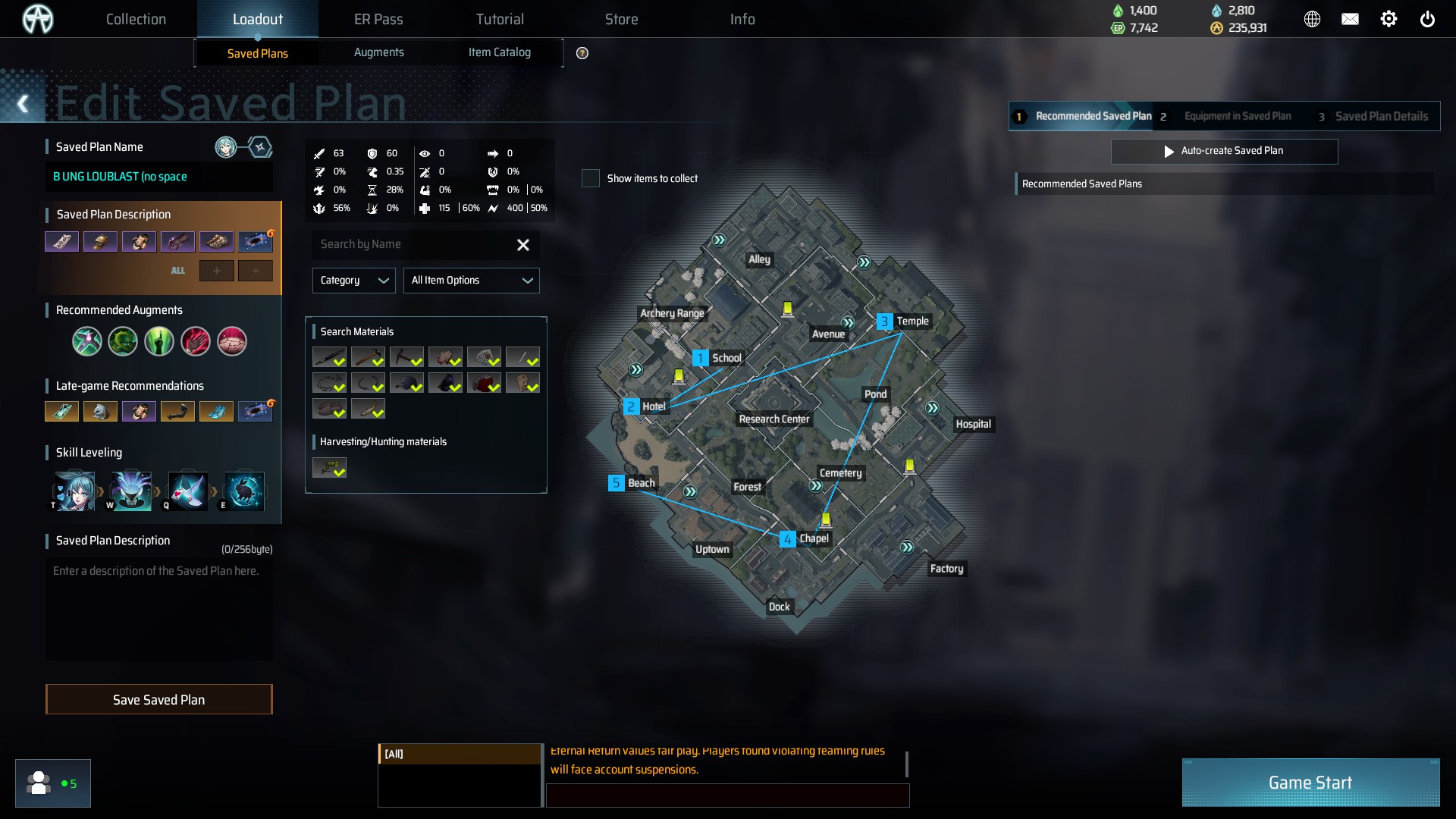The height and width of the screenshot is (819, 1456).
Task: Save the Saved Plan
Action: (158, 699)
